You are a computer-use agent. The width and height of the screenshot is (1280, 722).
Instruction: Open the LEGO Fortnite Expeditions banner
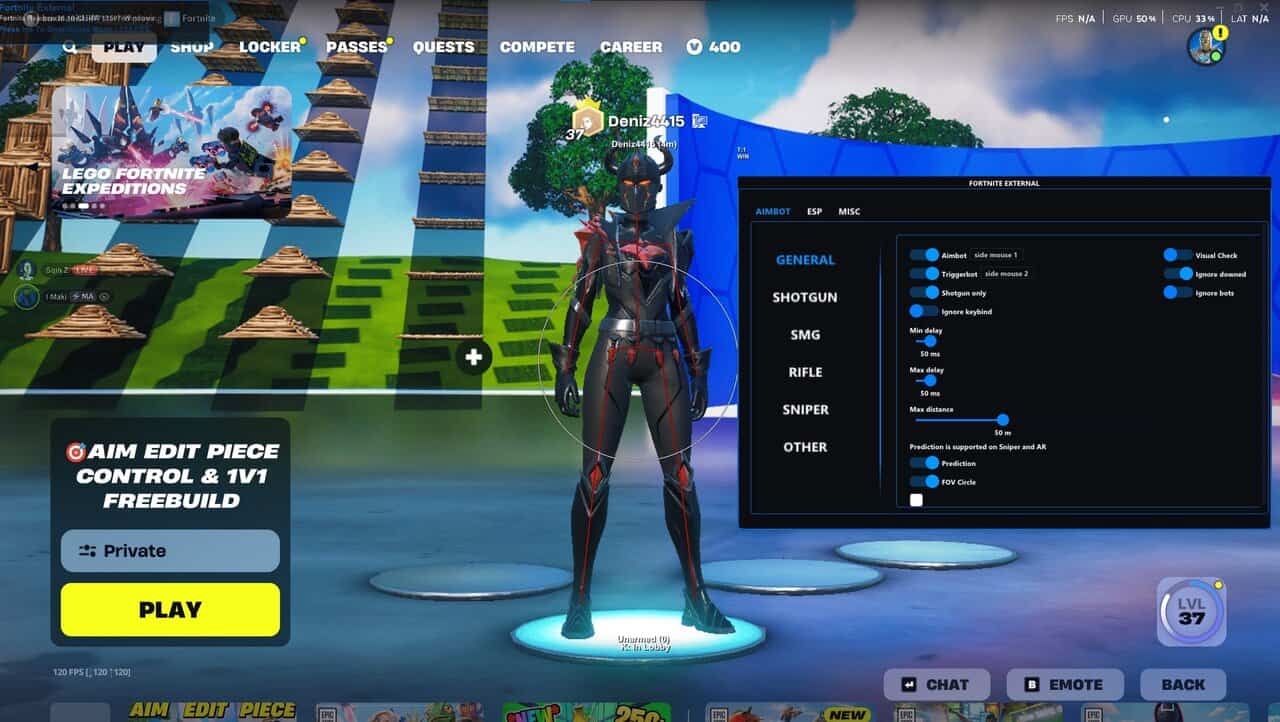(171, 152)
